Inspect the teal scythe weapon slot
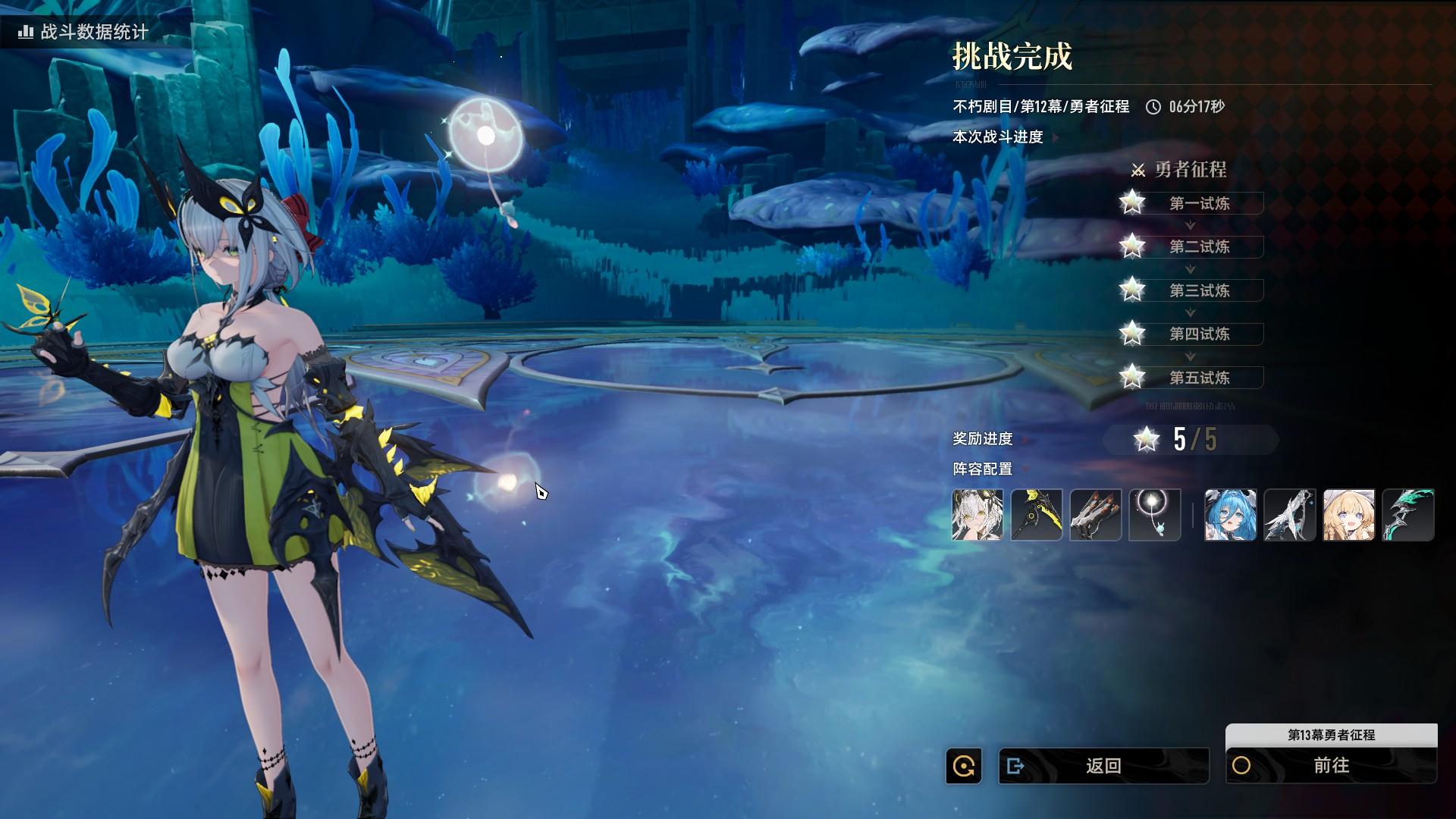 click(x=1408, y=515)
